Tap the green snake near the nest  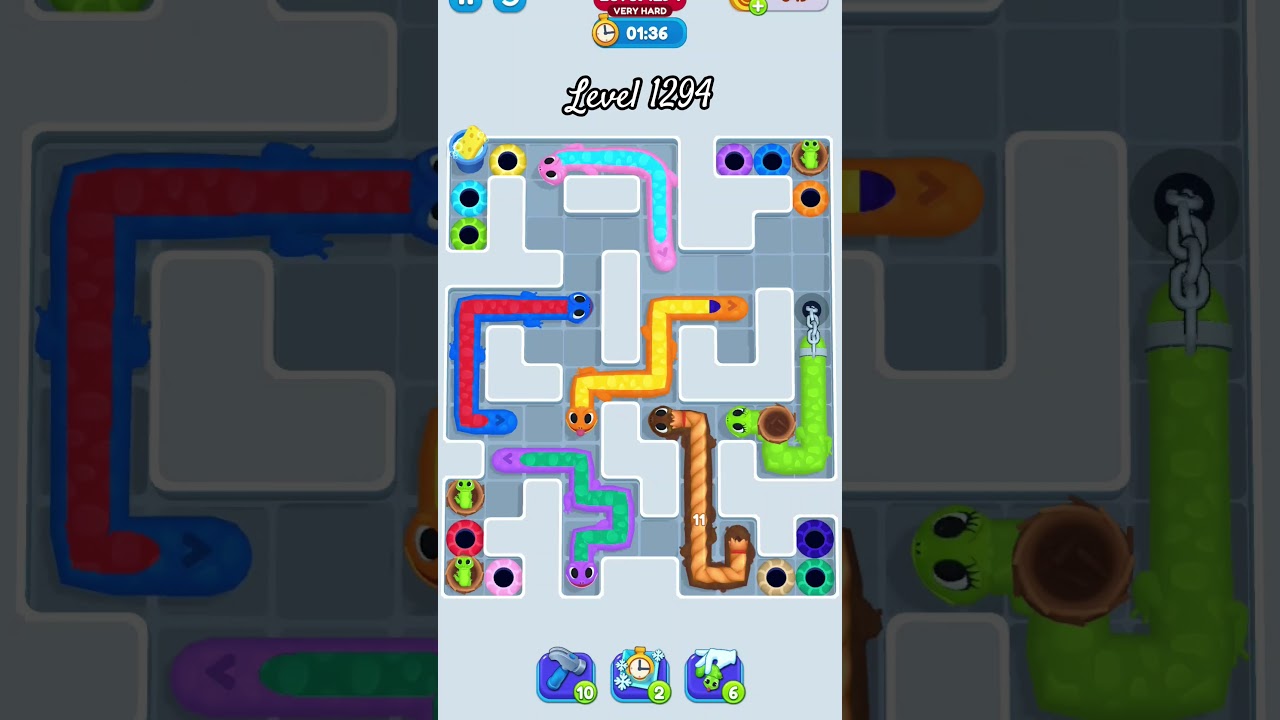[740, 420]
